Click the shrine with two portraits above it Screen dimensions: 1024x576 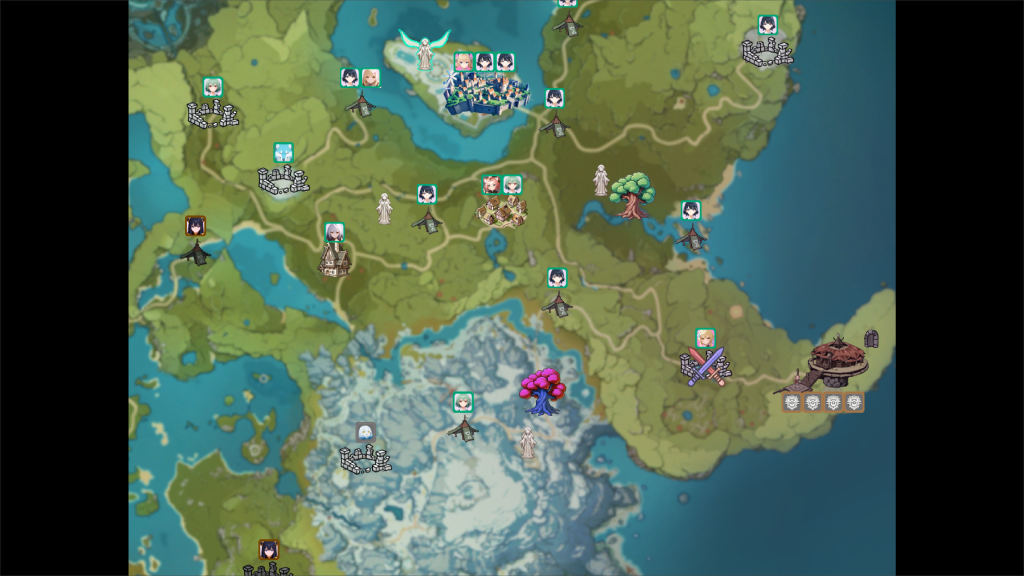click(x=361, y=103)
